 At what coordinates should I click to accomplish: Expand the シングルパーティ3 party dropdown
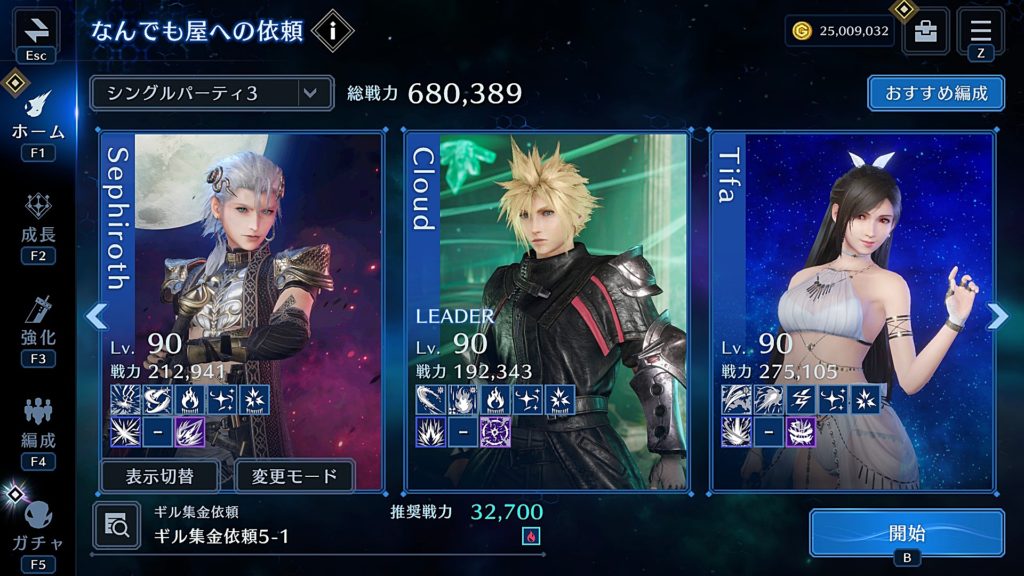pos(210,93)
